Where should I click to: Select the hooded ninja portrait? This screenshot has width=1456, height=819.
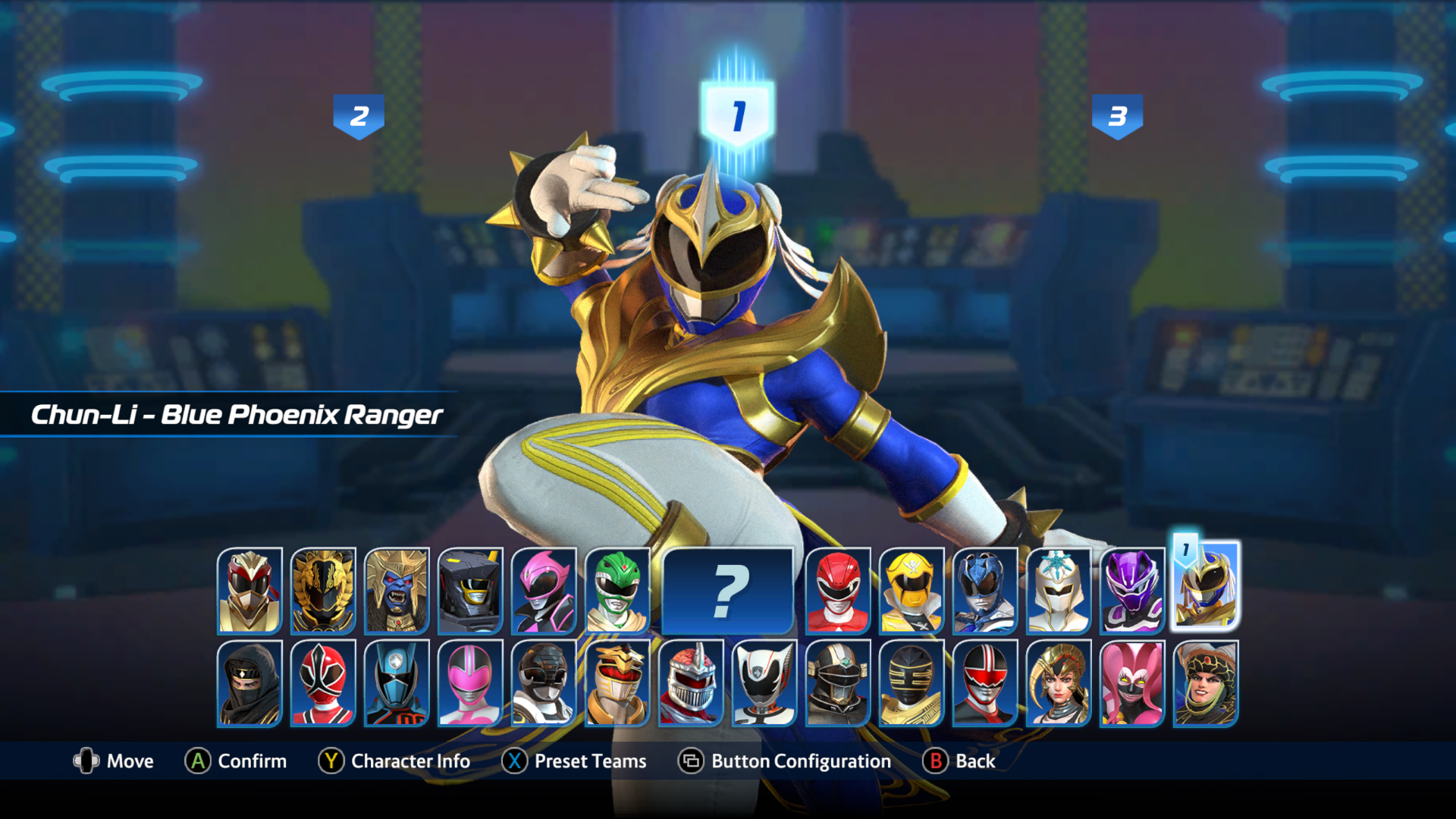point(249,683)
